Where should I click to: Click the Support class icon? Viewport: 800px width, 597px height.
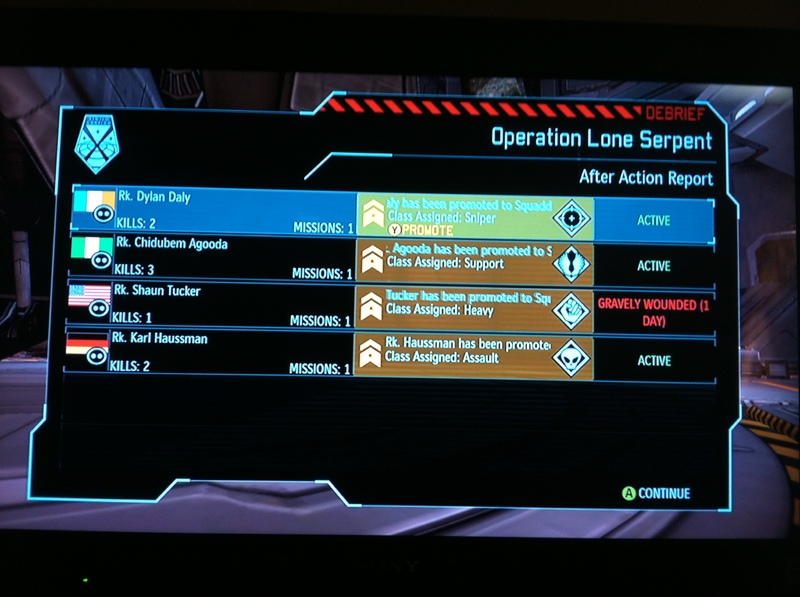tap(572, 264)
